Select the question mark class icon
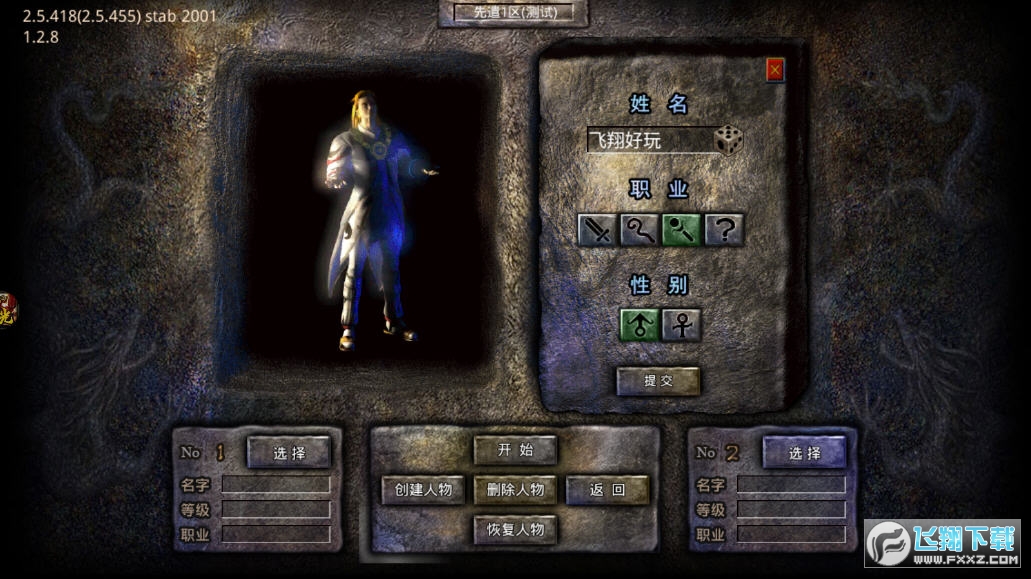 click(724, 230)
